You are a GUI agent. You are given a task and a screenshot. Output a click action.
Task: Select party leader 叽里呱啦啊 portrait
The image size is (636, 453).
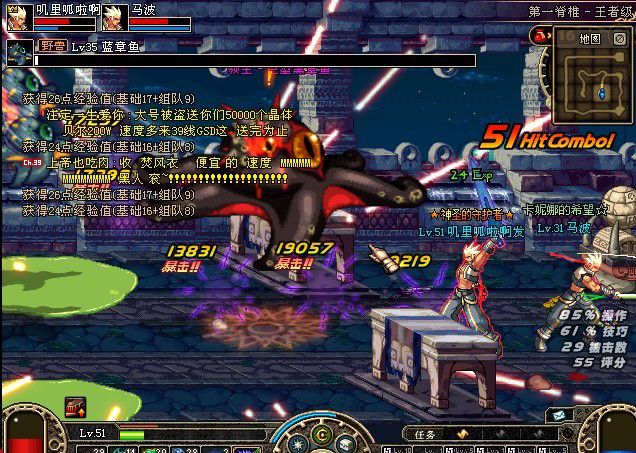[x=18, y=17]
